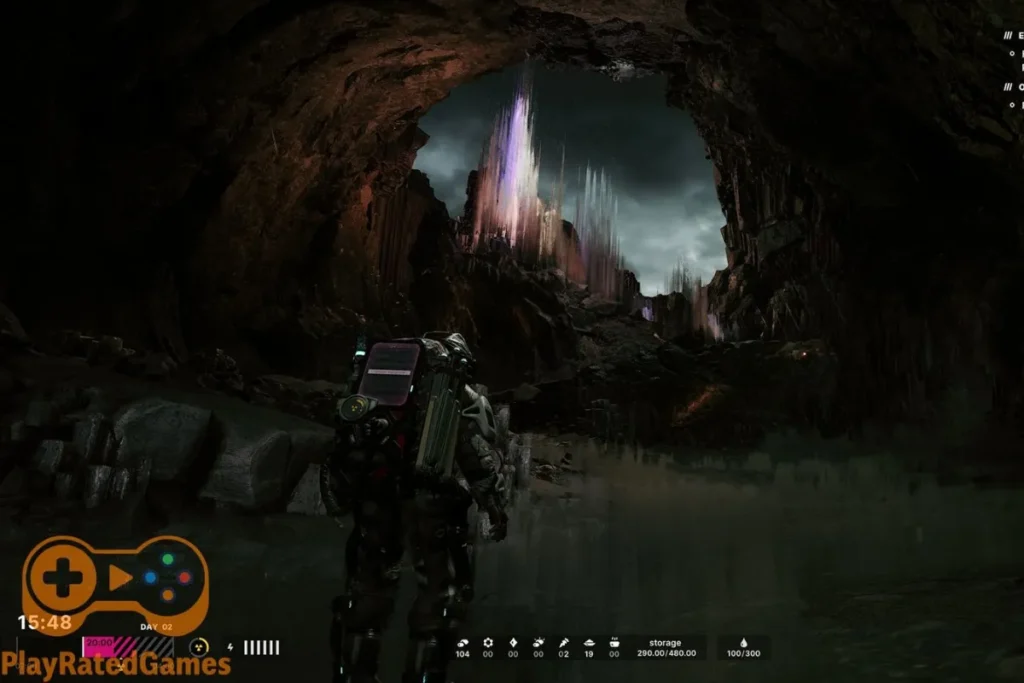Click the water droplet icon

(x=743, y=642)
